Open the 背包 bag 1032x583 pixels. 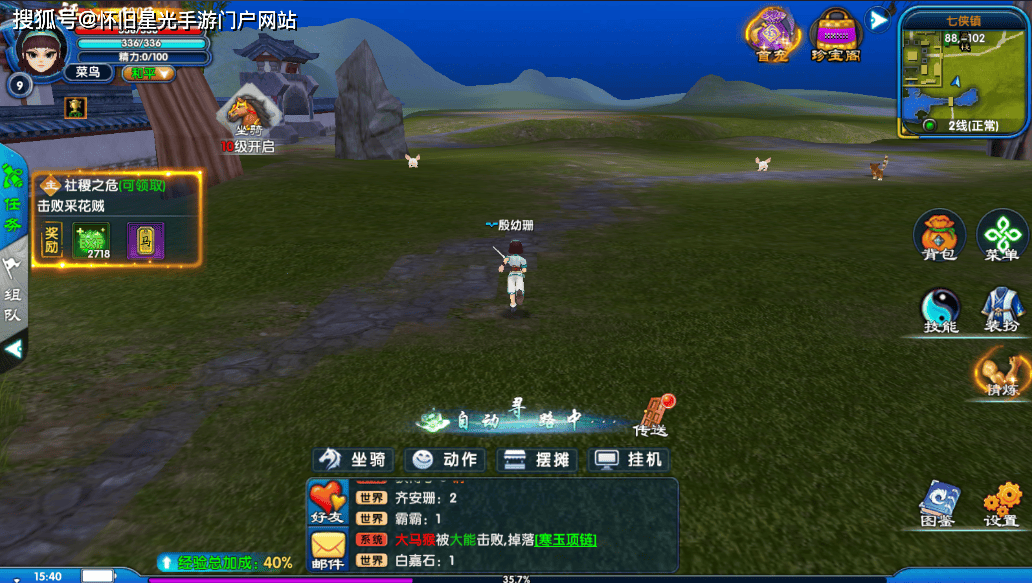[939, 234]
